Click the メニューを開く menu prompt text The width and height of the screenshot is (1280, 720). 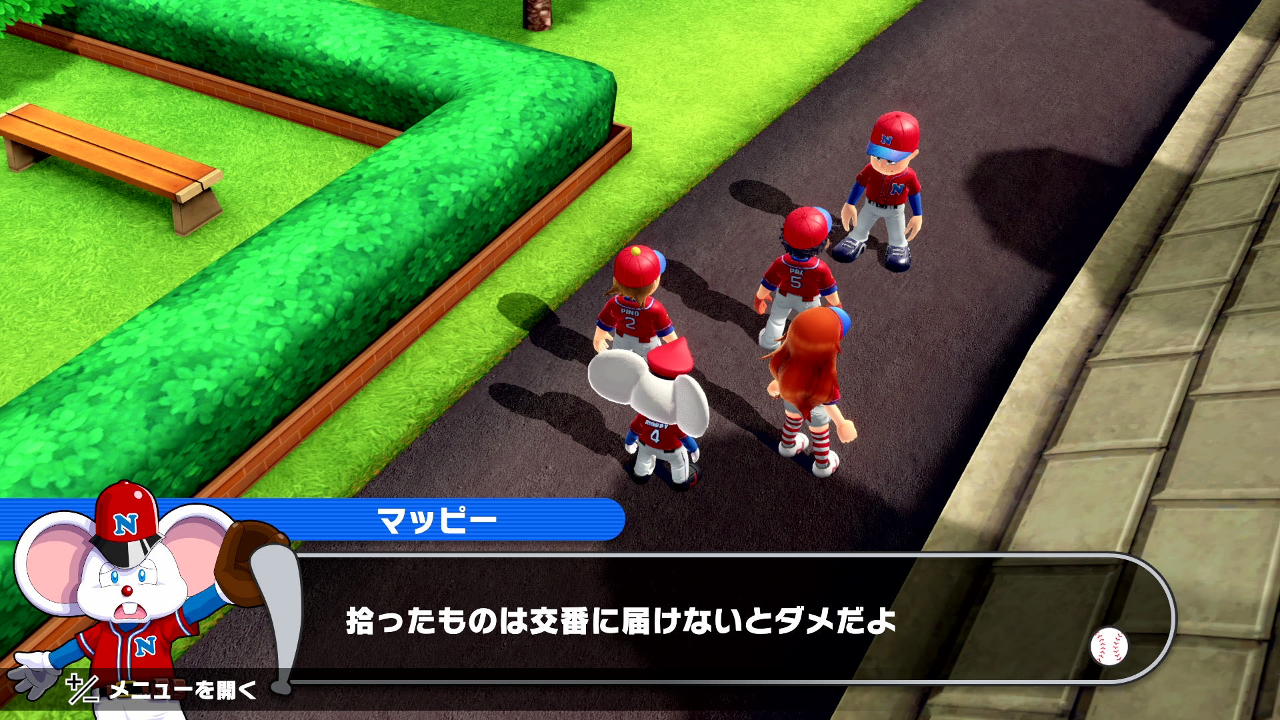[180, 690]
